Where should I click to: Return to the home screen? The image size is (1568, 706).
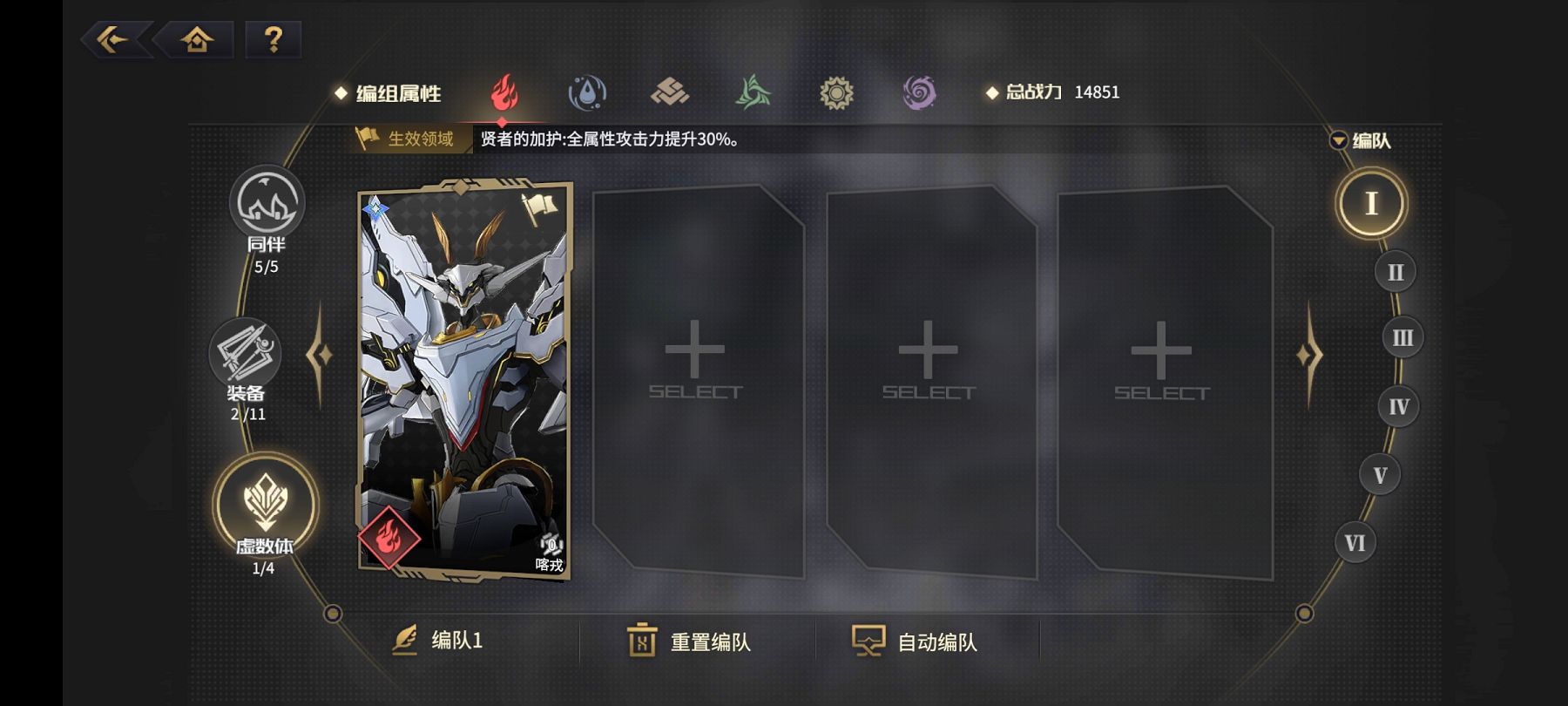point(197,39)
